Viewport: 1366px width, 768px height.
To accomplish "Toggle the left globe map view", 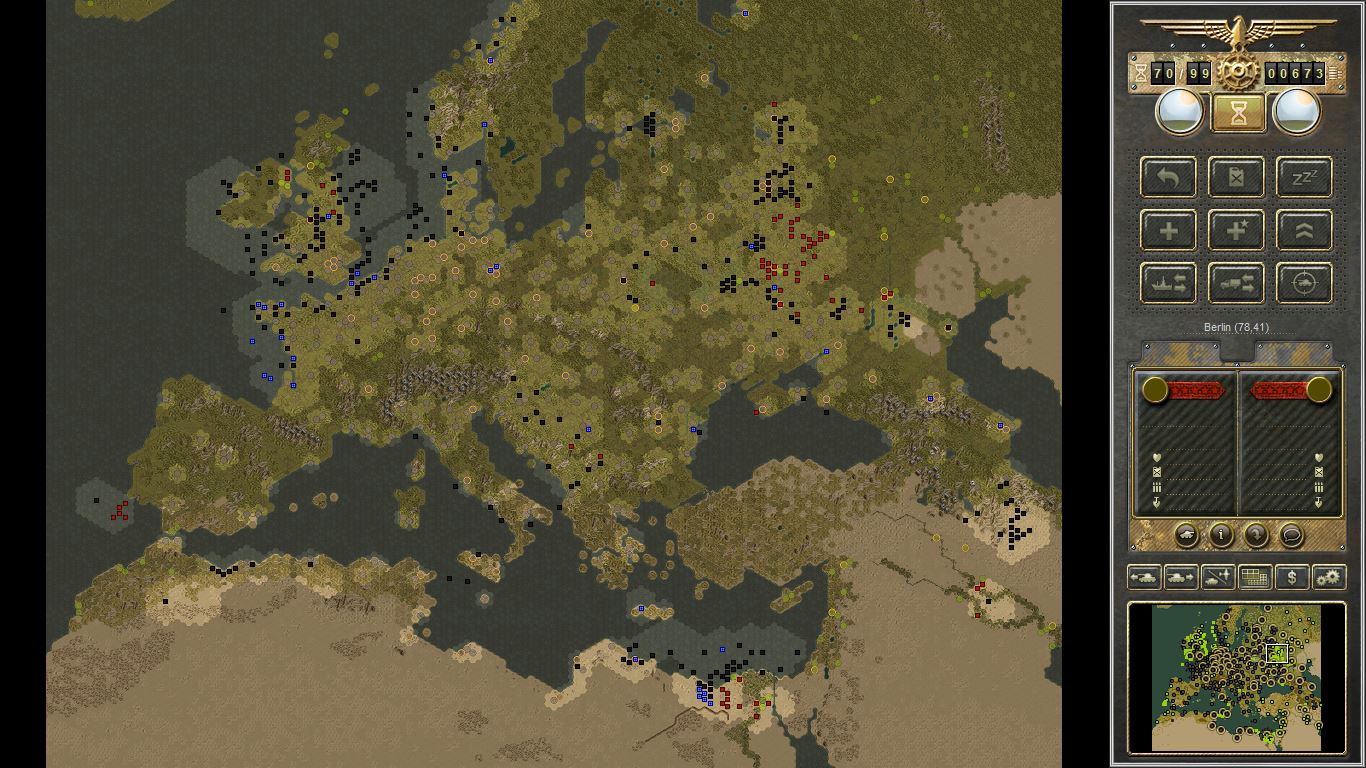I will click(1178, 111).
